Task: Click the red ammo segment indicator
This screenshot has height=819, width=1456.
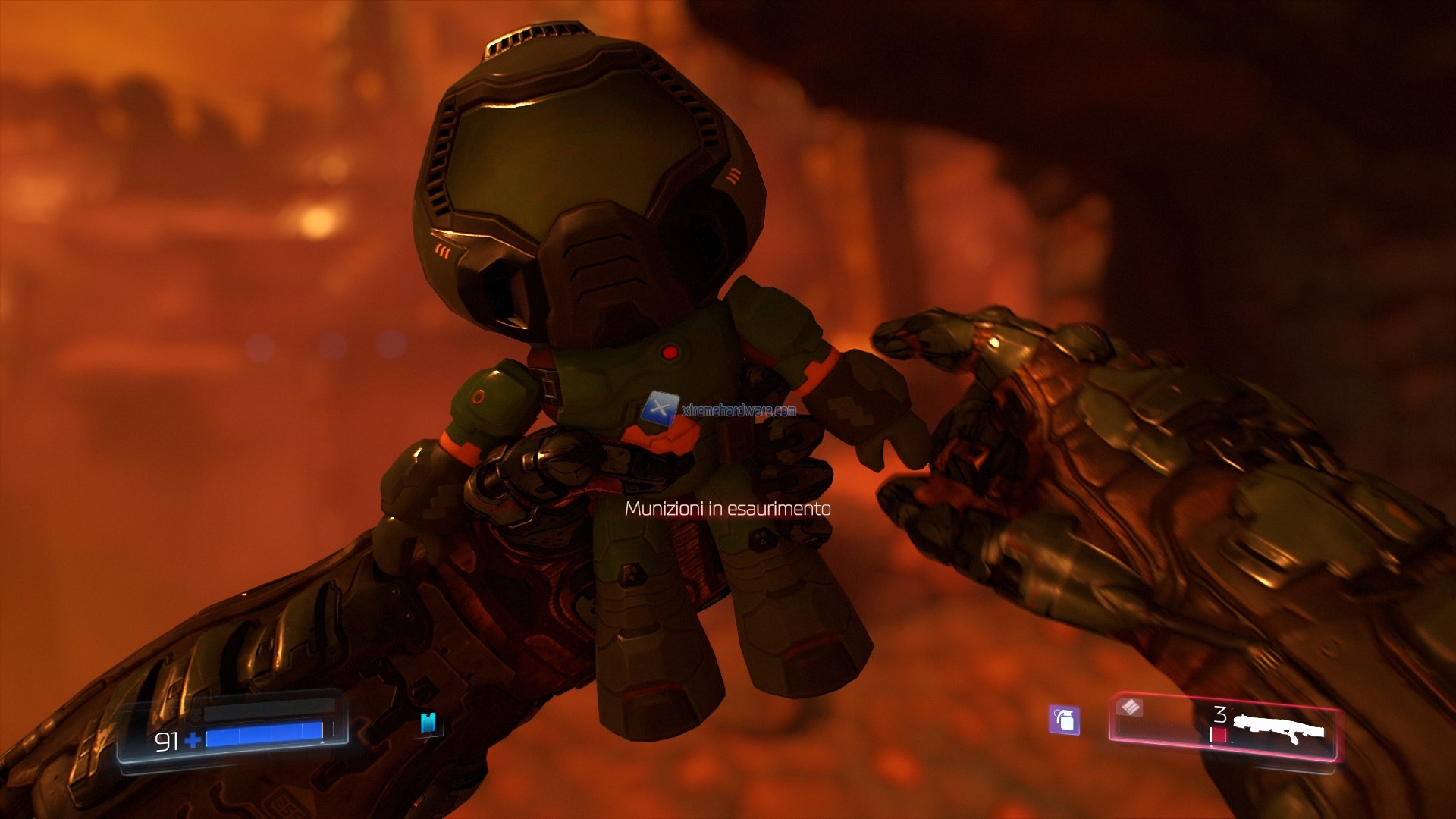Action: (1219, 734)
